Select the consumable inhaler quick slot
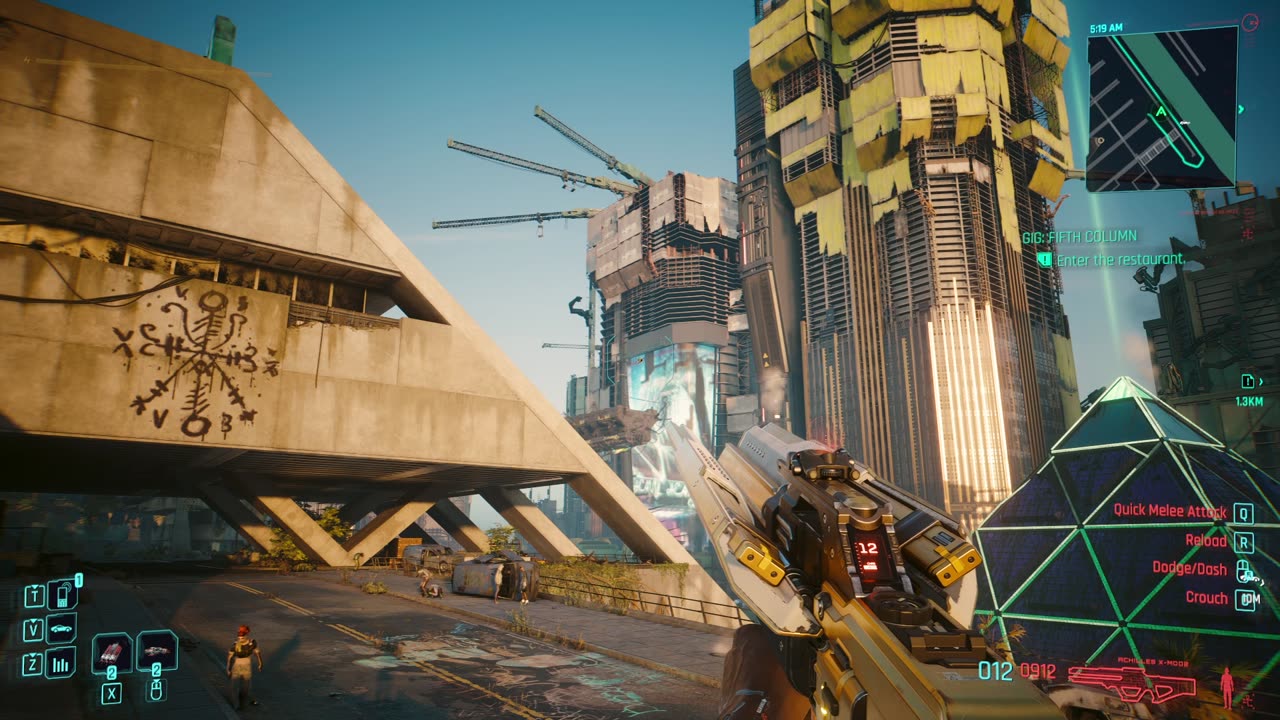The height and width of the screenshot is (720, 1280). [x=157, y=650]
